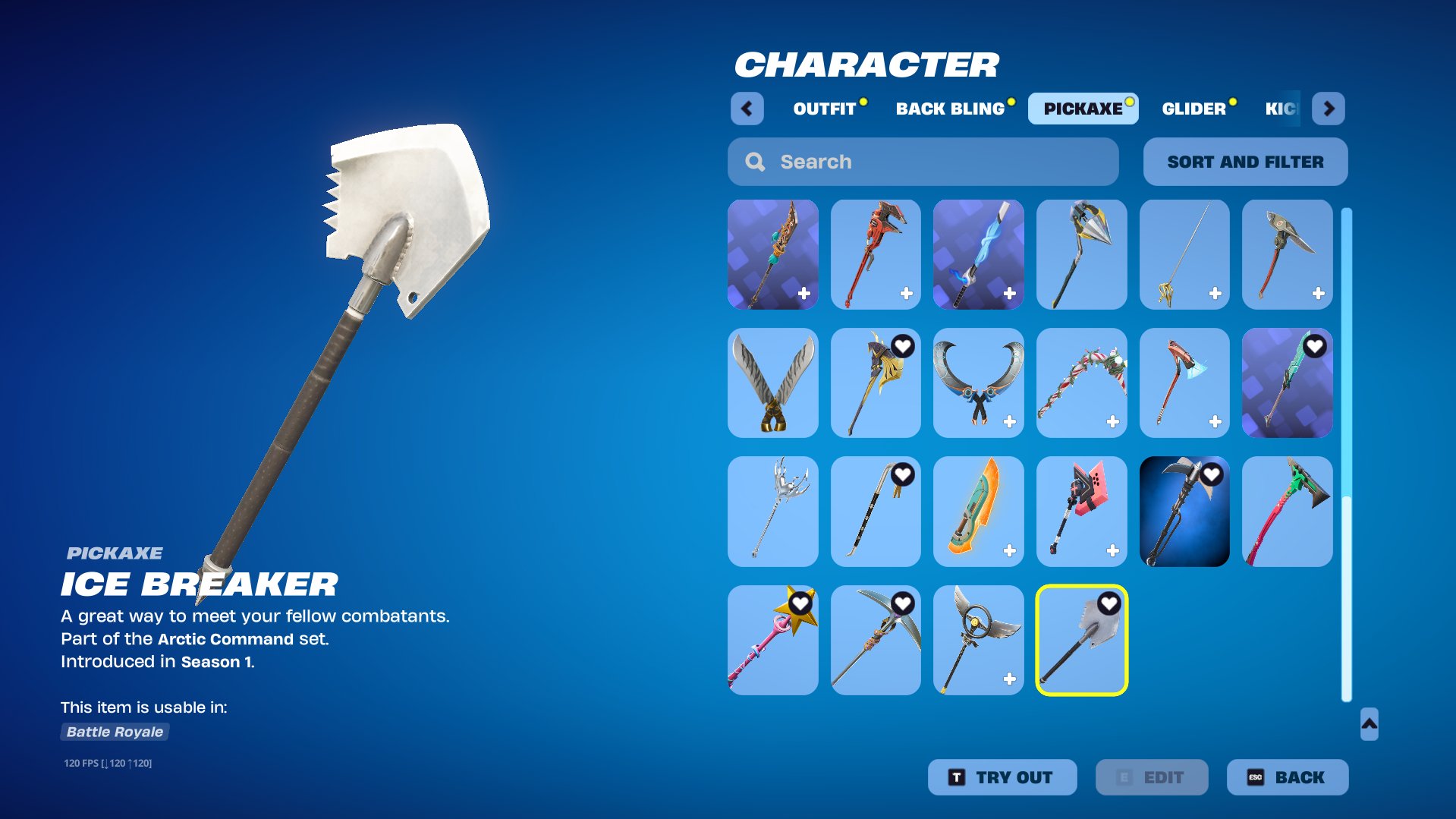Show next categories with right arrow
The height and width of the screenshot is (819, 1456).
(1329, 109)
